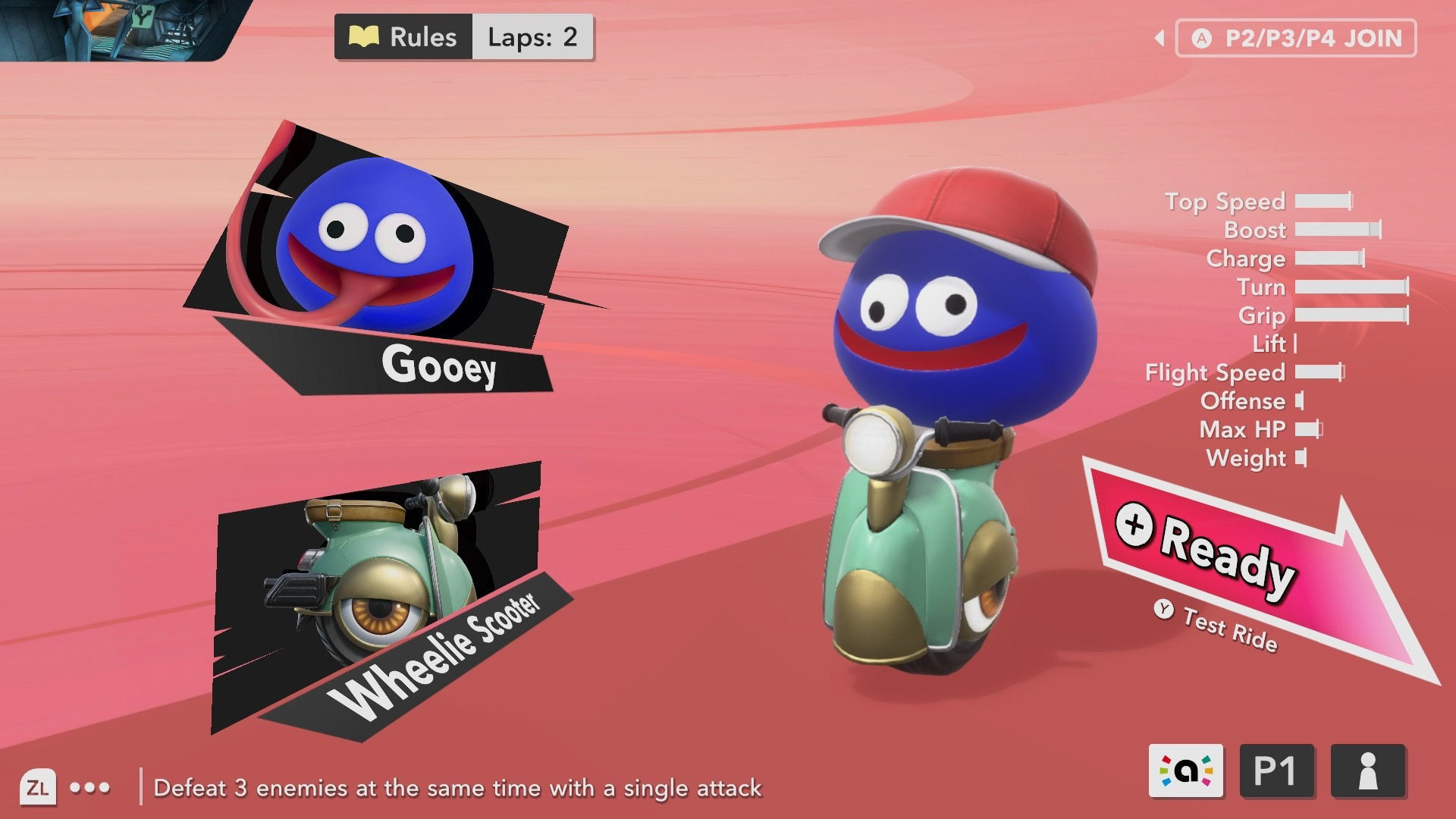Screen dimensions: 1456x819
Task: Open the Rules settings
Action: point(403,37)
